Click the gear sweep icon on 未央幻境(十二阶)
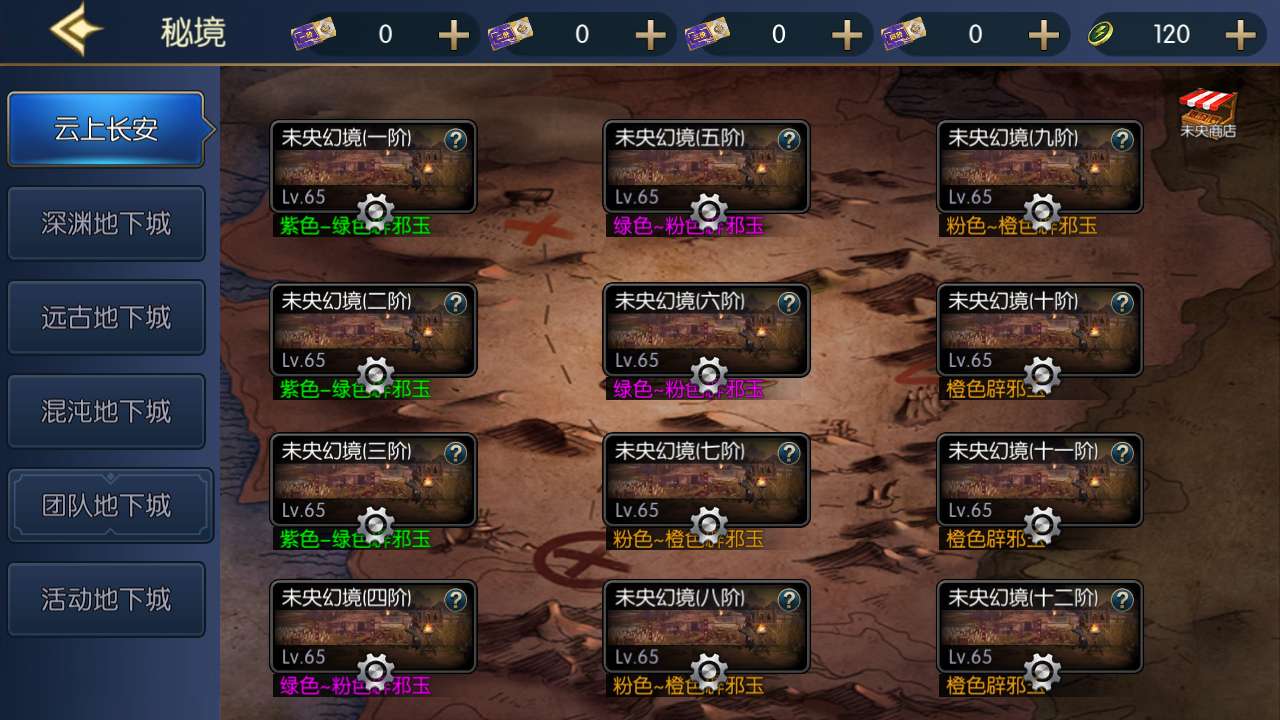This screenshot has width=1280, height=720. tap(1042, 674)
